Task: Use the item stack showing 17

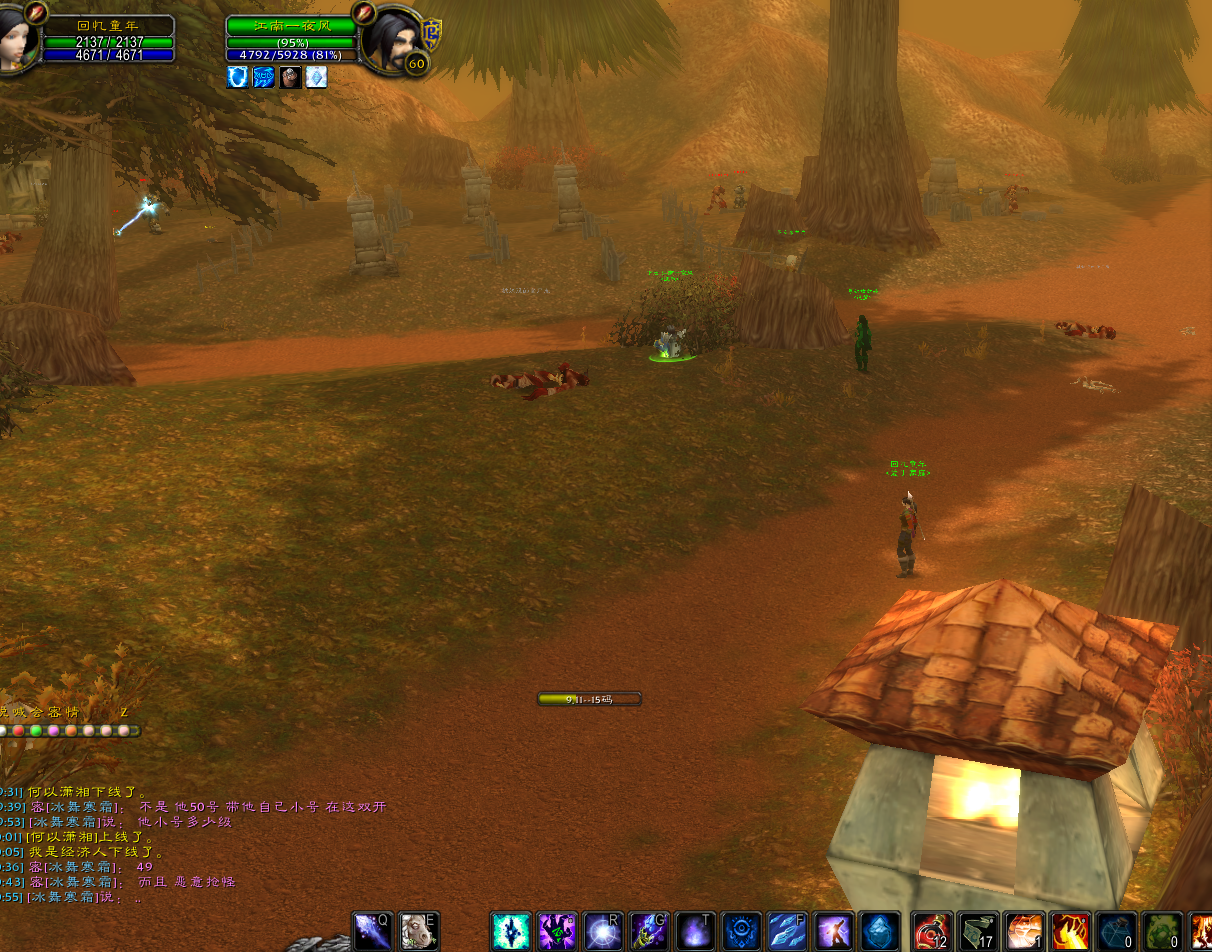Action: [979, 931]
